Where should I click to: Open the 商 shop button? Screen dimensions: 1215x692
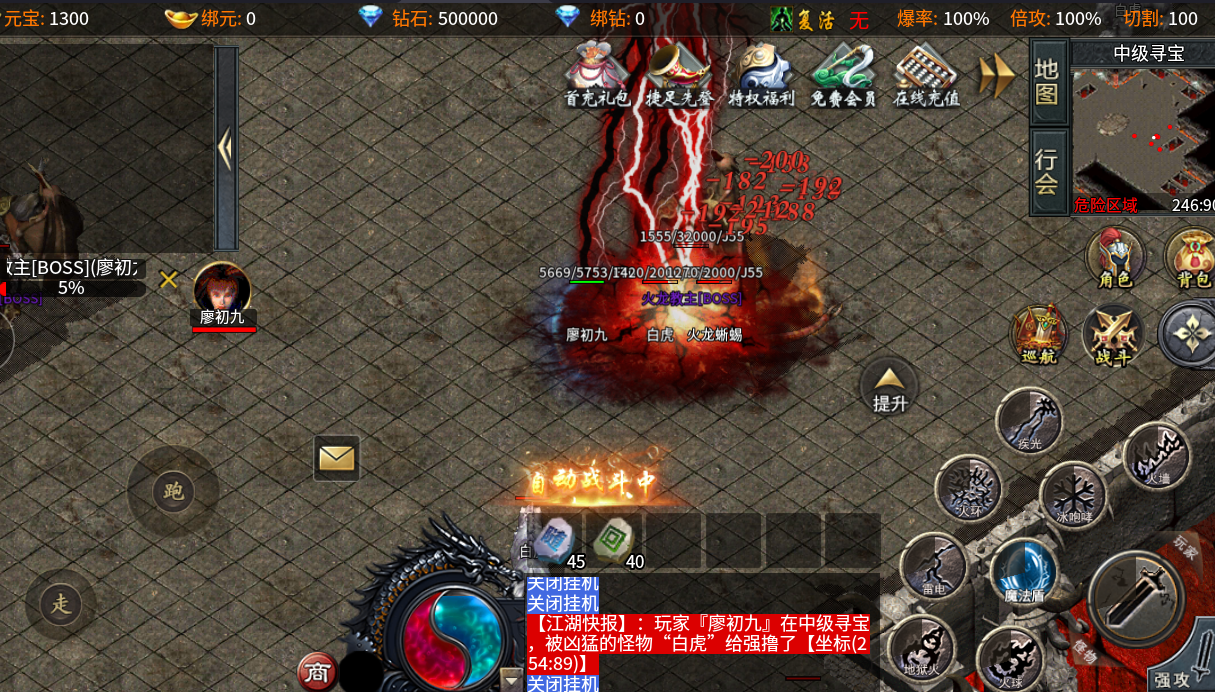point(317,672)
